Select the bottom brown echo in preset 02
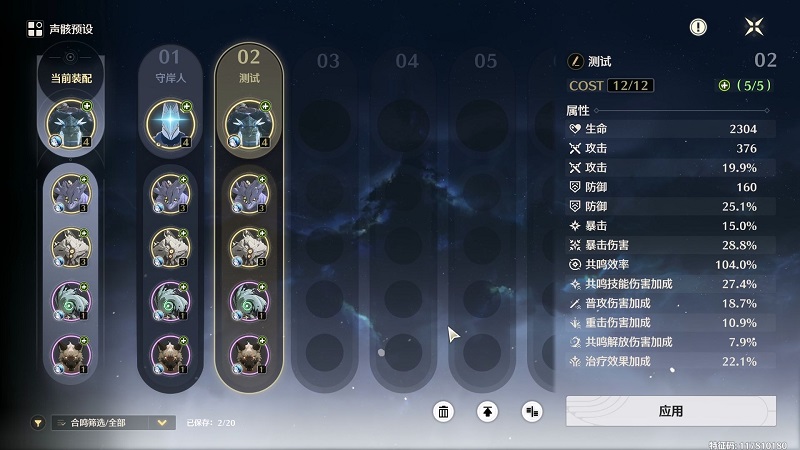Image resolution: width=800 pixels, height=450 pixels. [249, 354]
